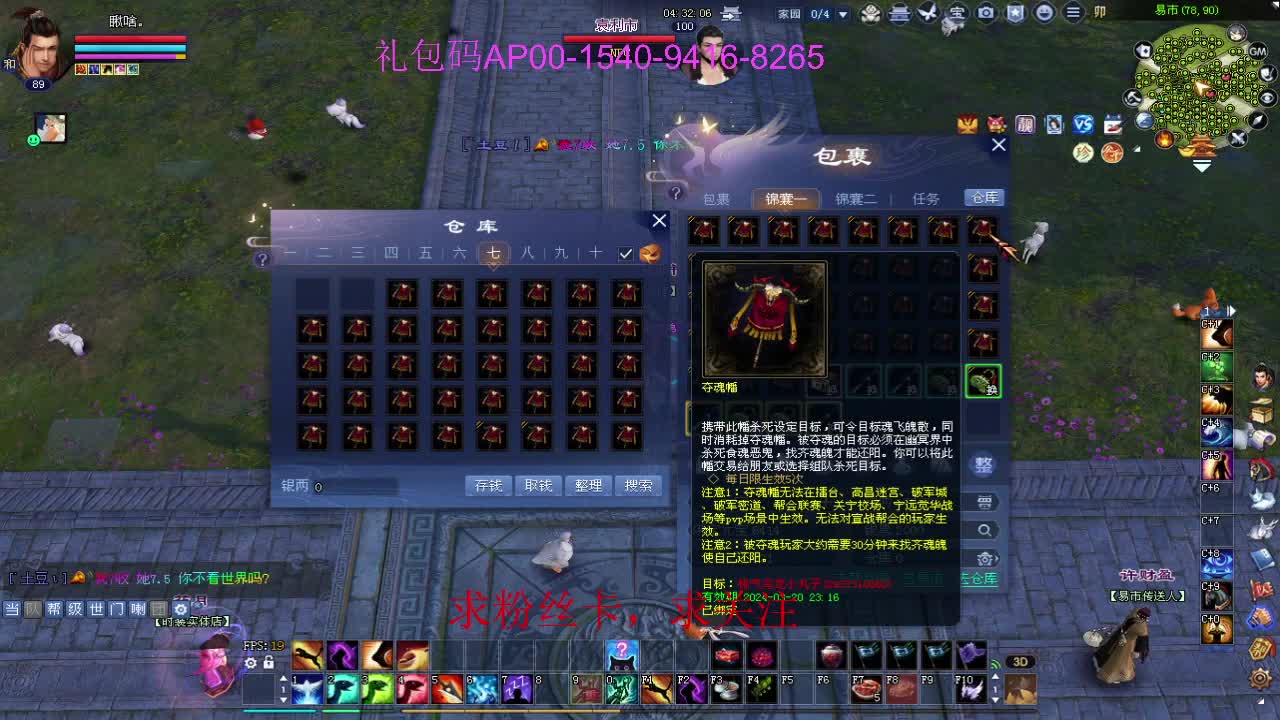Click the red health bar of 襄州府
Screen dimensions: 1280x720
pyautogui.click(x=620, y=38)
